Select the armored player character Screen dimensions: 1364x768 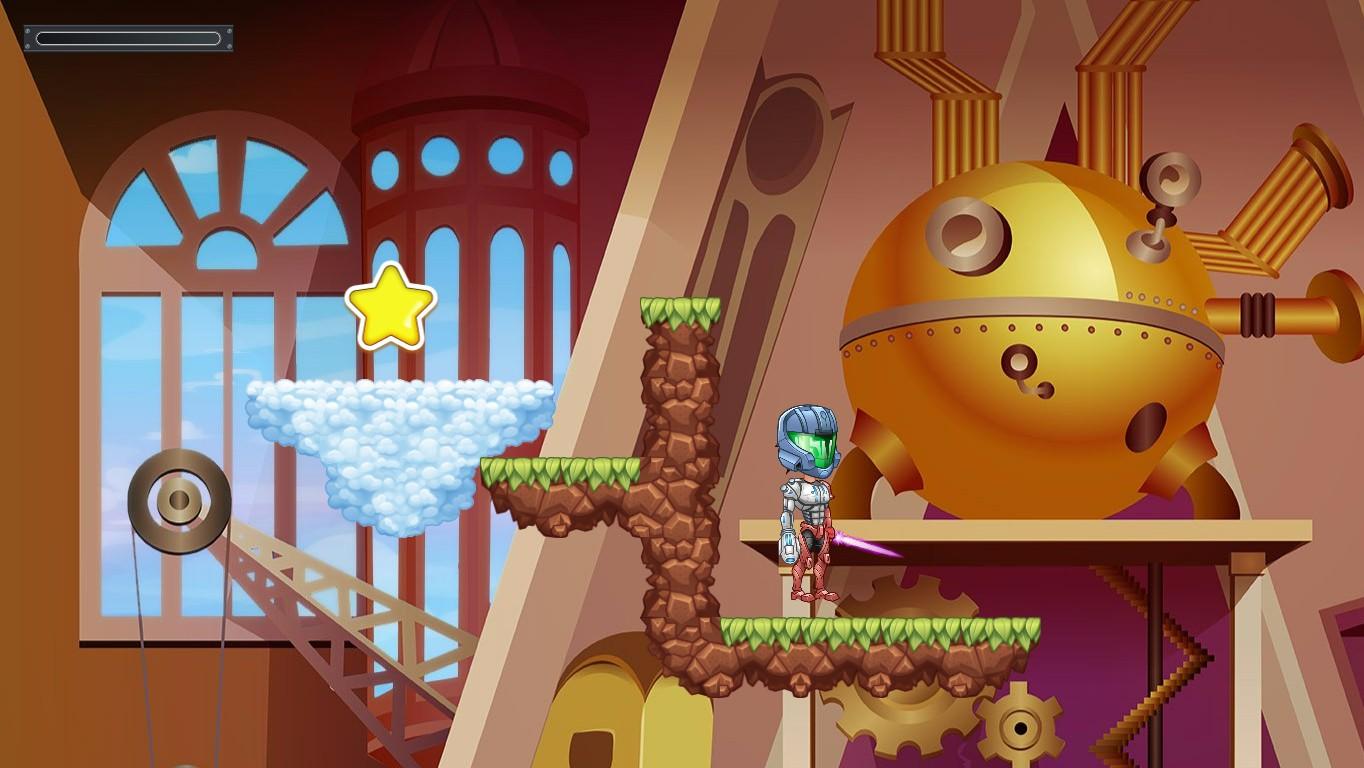click(x=808, y=510)
